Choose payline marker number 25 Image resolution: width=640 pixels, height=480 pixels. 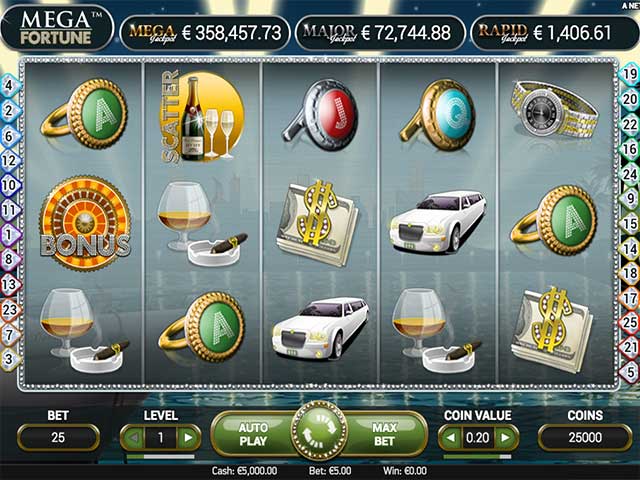click(x=630, y=322)
